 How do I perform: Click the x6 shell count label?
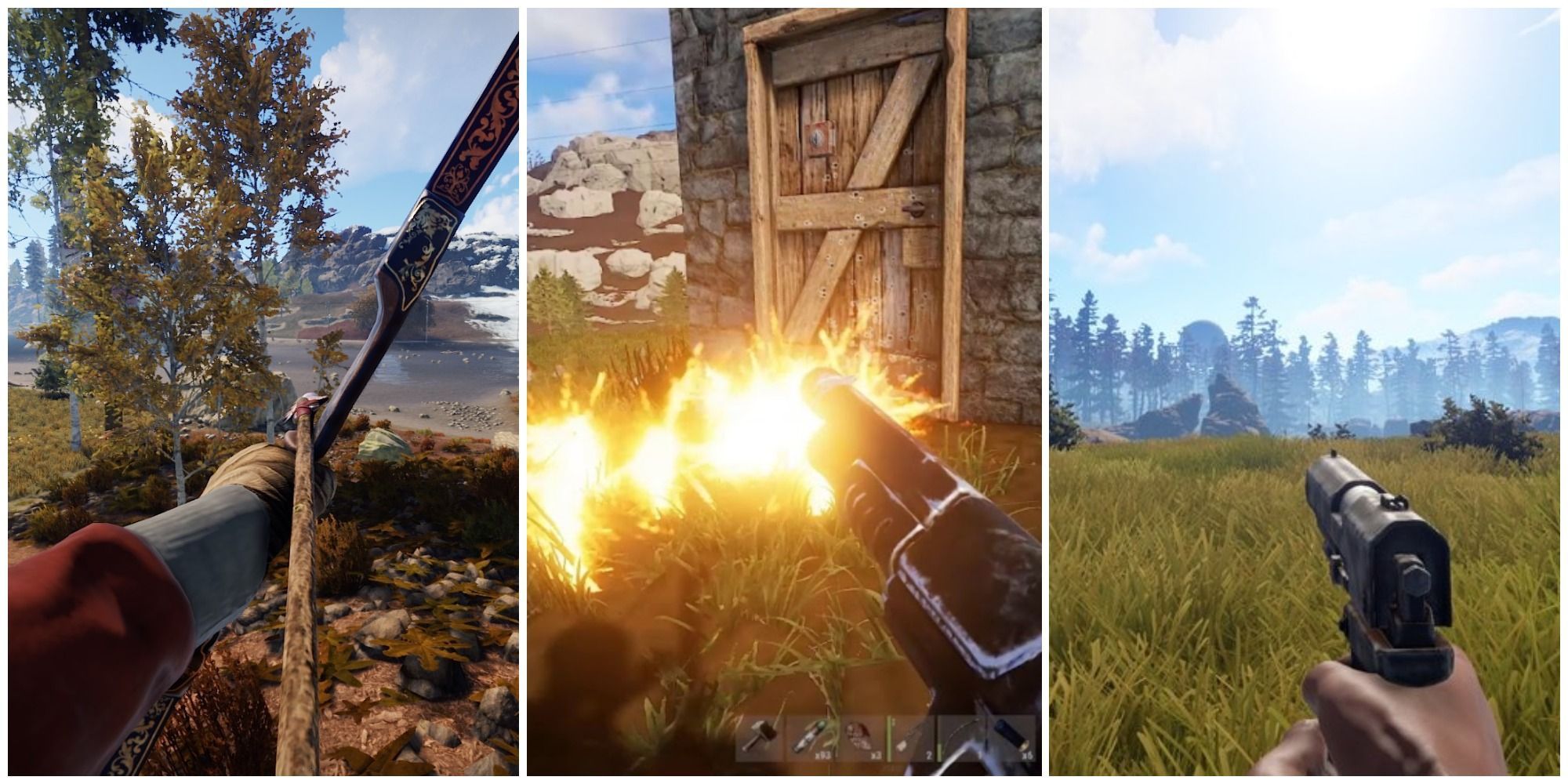(x=1027, y=755)
